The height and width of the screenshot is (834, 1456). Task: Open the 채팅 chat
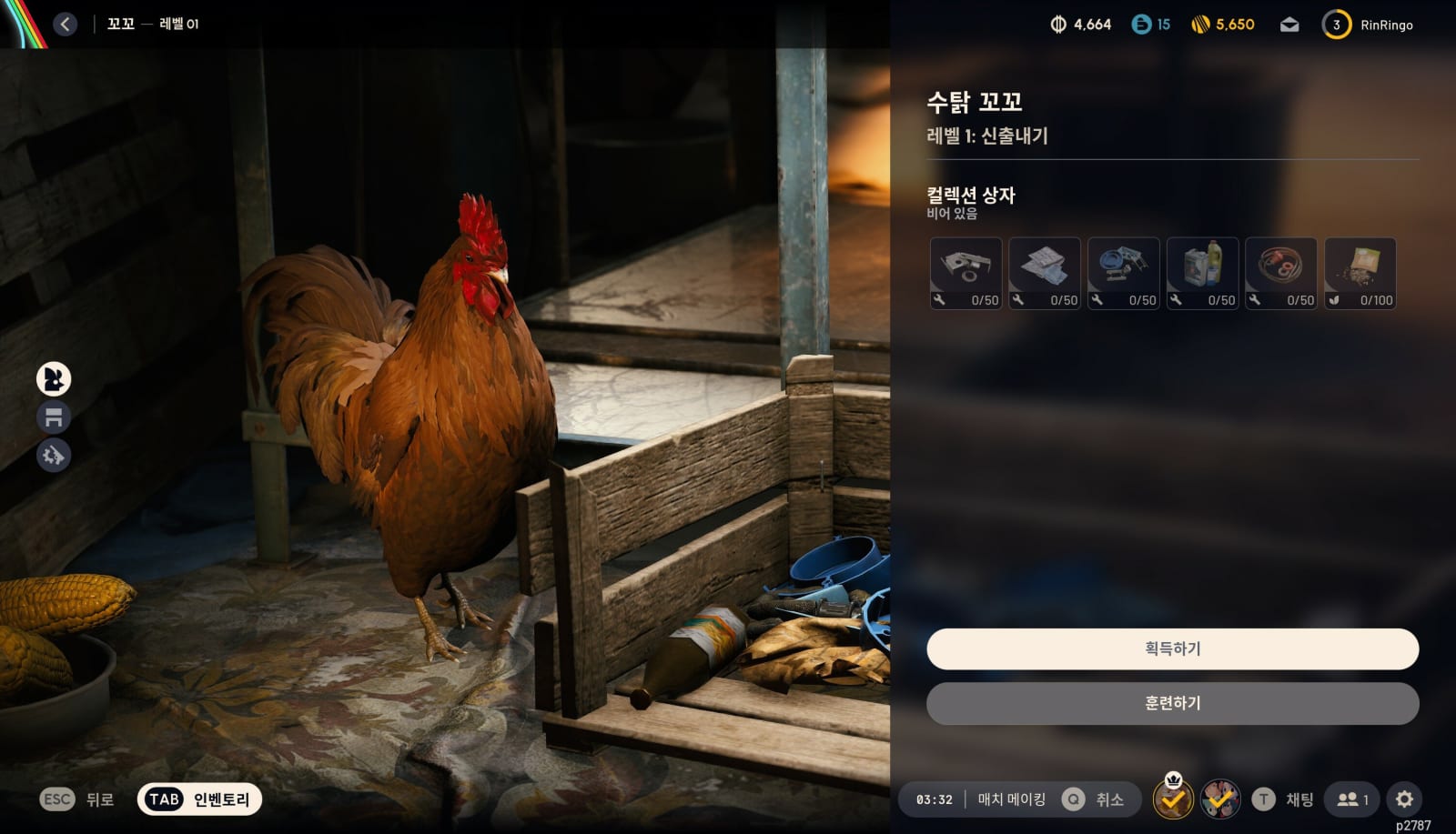1299,799
